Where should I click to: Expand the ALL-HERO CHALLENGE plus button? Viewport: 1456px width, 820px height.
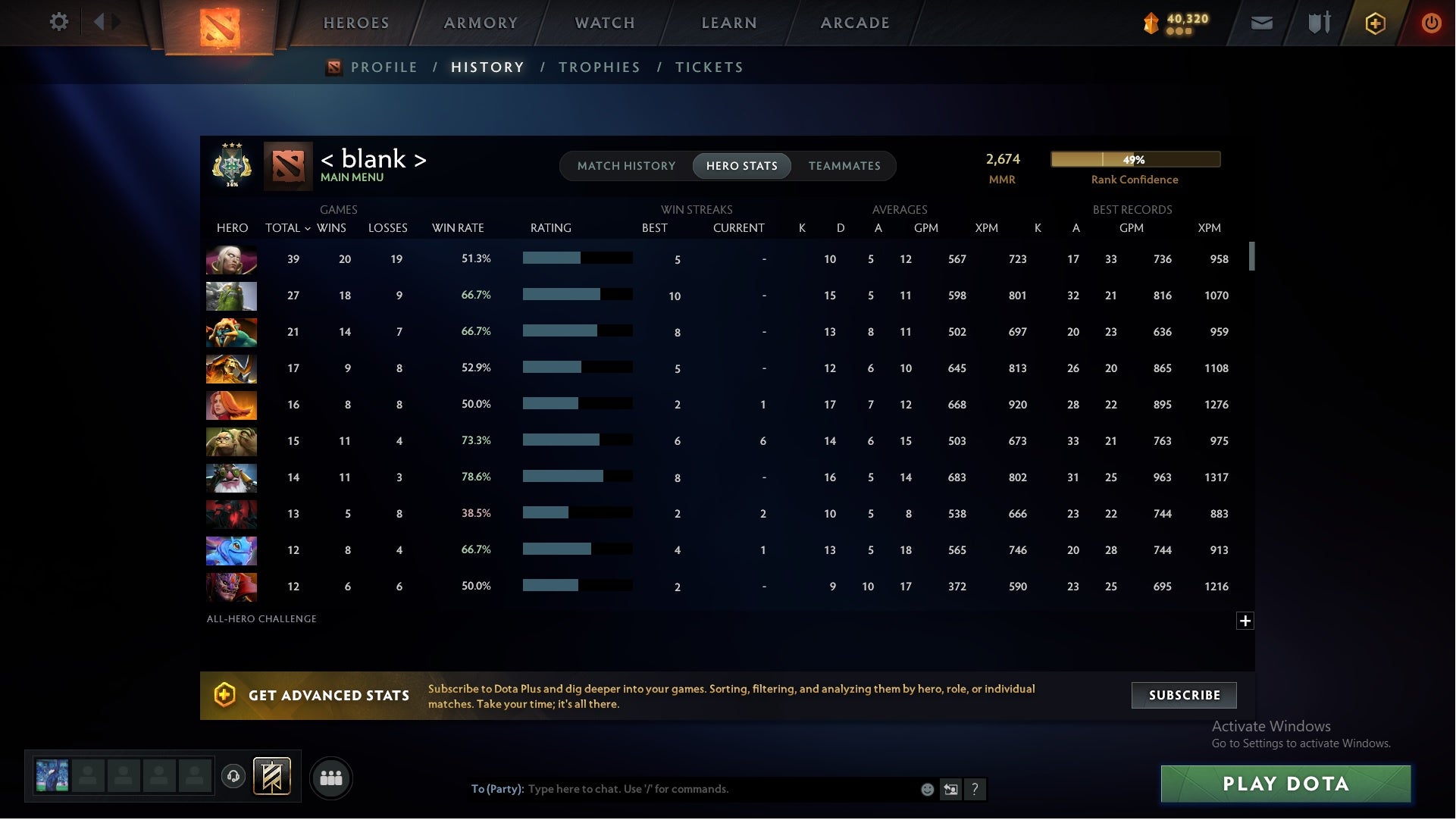1245,621
